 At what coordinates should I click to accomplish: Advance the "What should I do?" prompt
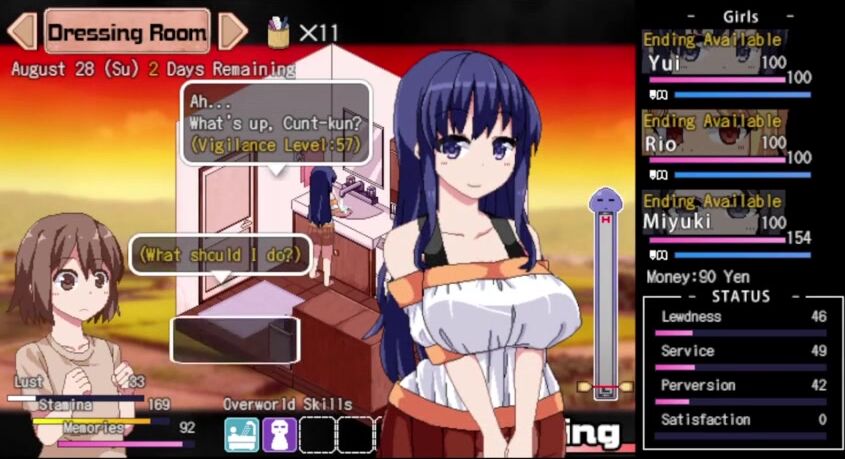point(219,255)
